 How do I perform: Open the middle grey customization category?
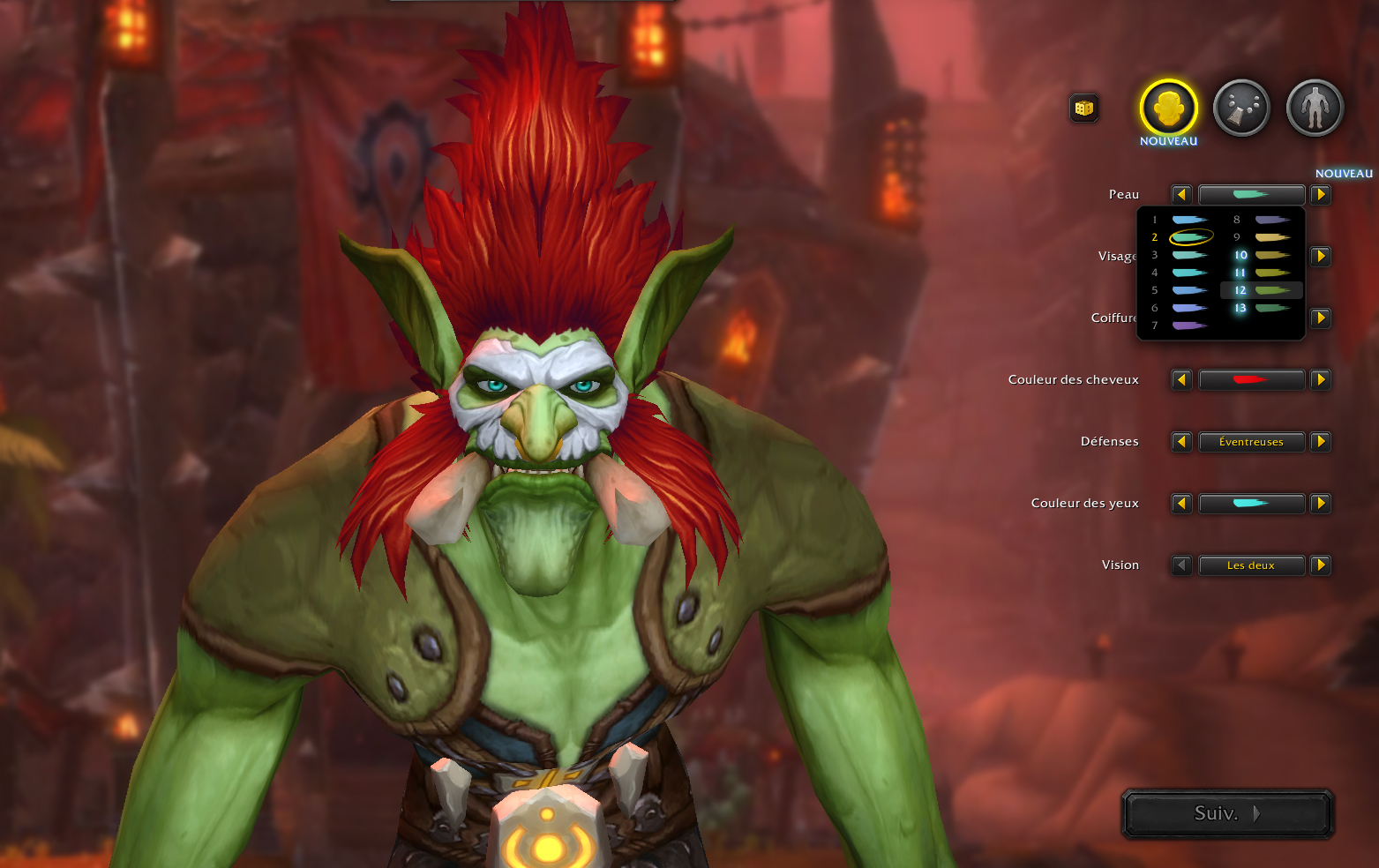1241,108
